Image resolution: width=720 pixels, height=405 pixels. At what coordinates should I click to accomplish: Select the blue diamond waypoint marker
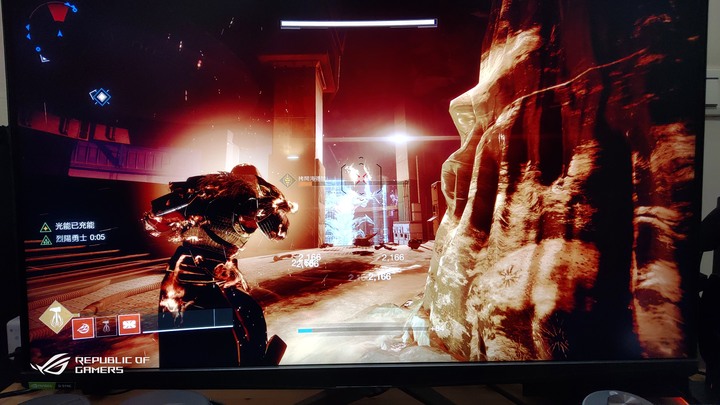[100, 97]
